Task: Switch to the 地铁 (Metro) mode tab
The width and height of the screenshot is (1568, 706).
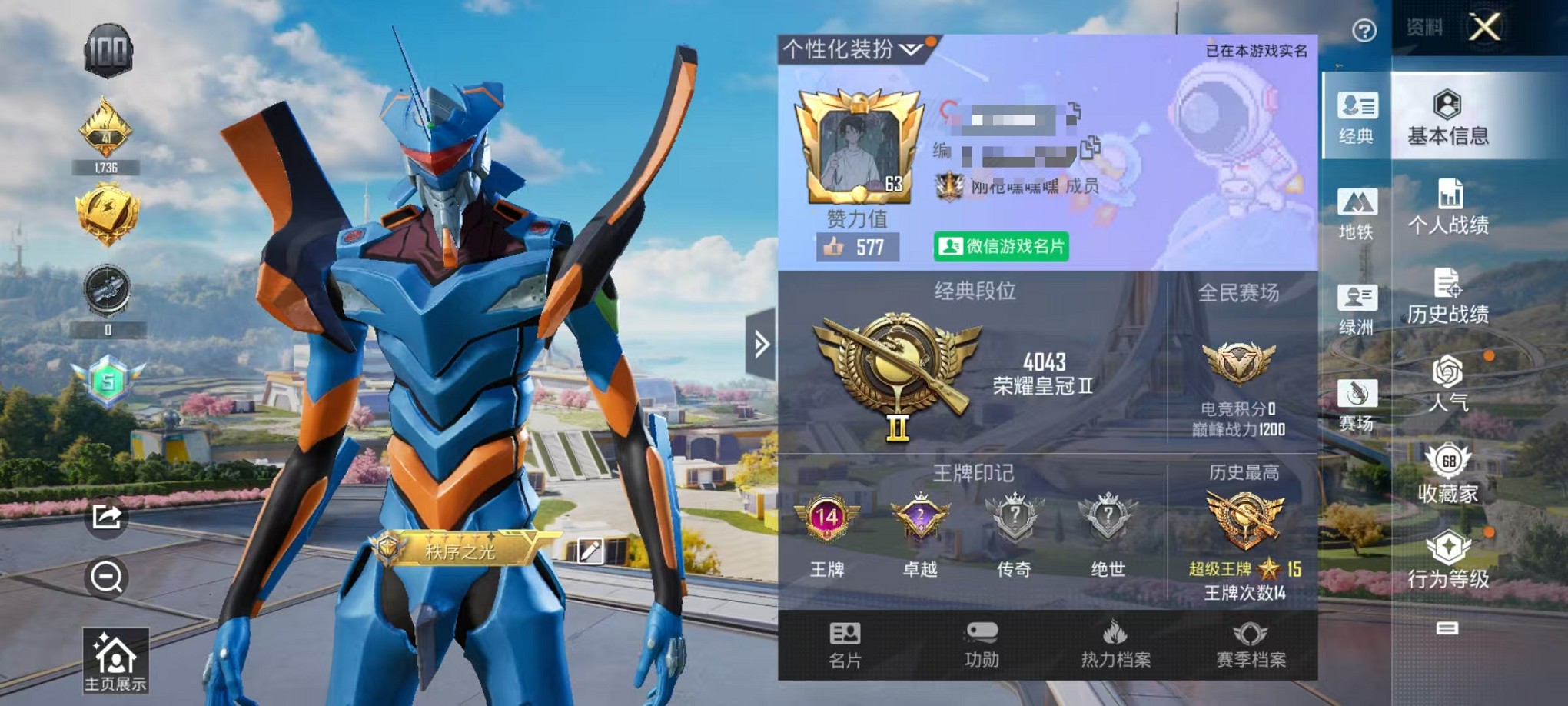Action: click(1359, 216)
